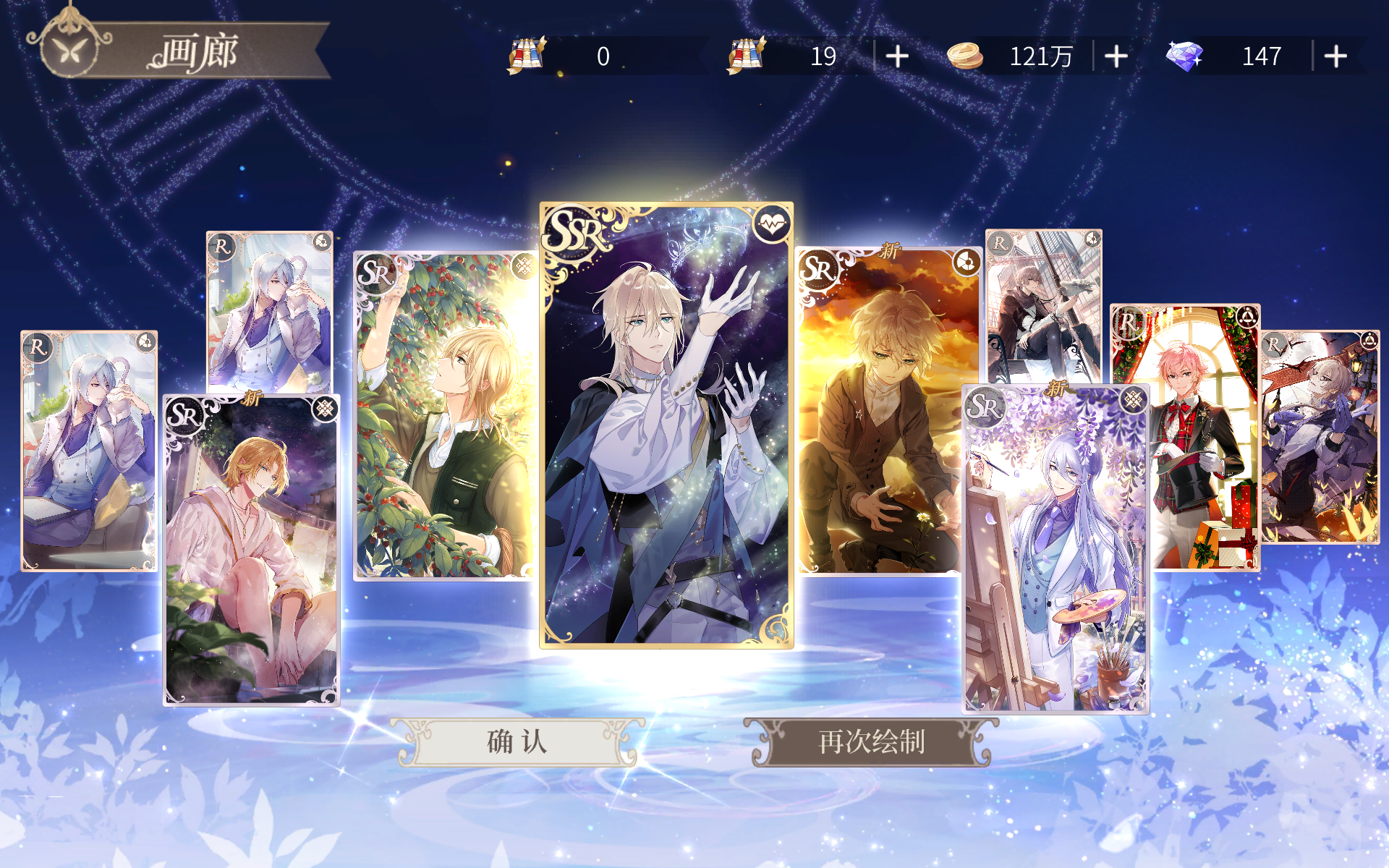This screenshot has width=1389, height=868.
Task: Click the draw ticket icon showing 19
Action: 745,54
